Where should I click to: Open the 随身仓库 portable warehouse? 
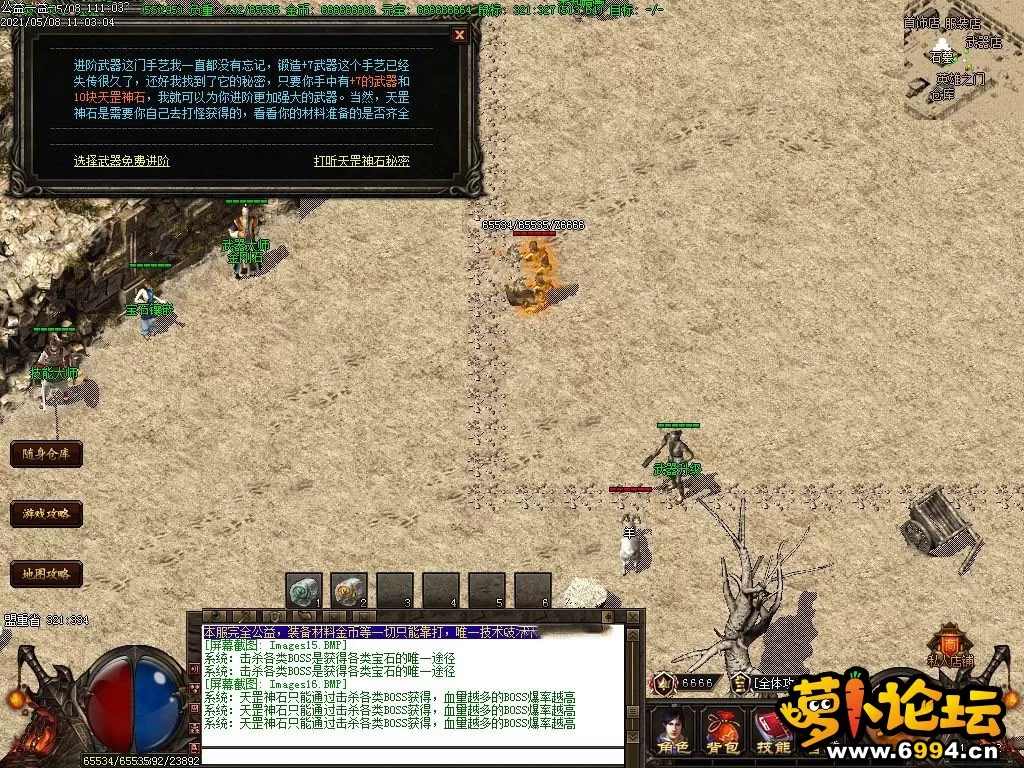click(x=46, y=453)
